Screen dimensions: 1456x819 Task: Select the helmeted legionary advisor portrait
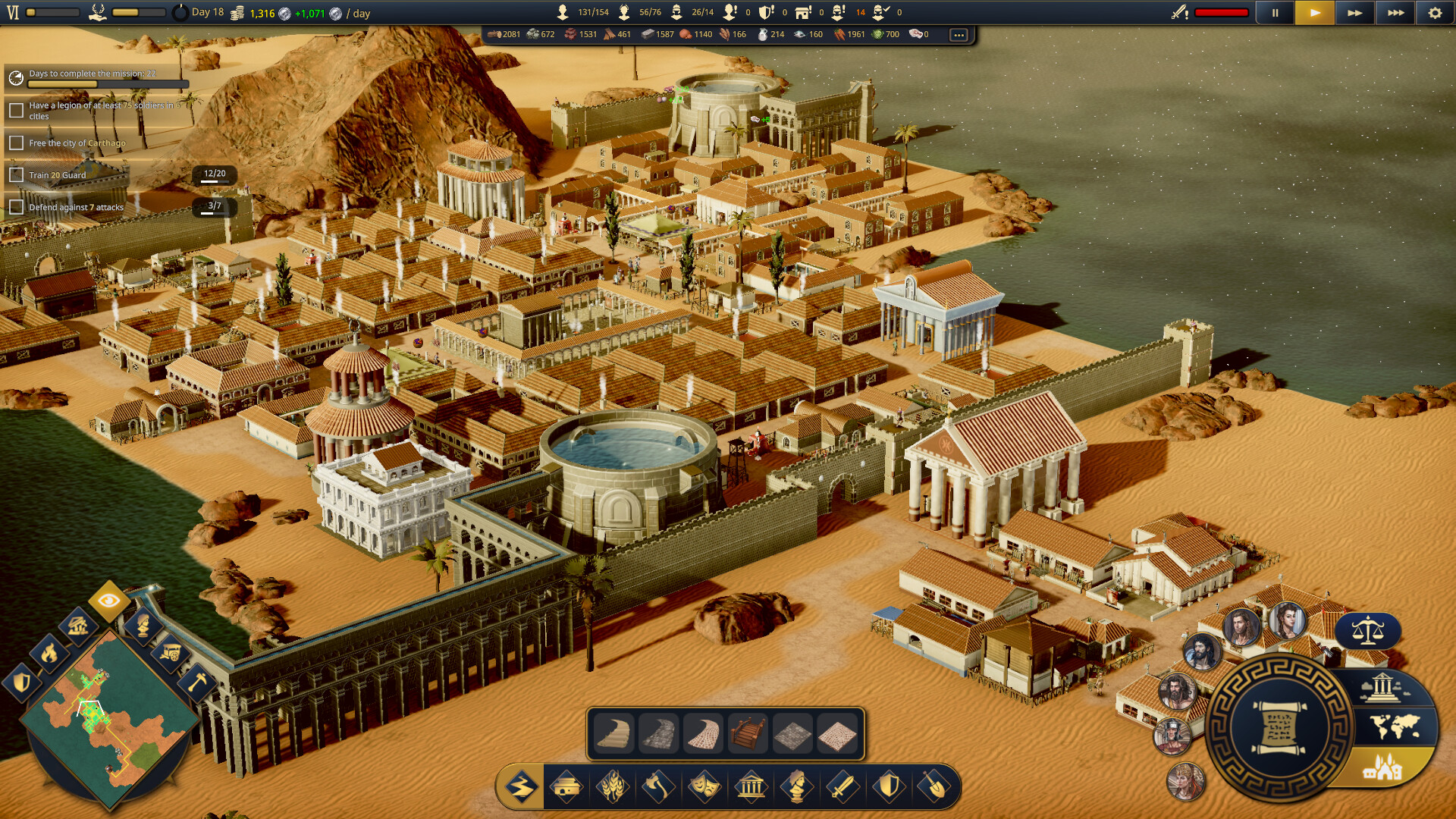click(x=1172, y=736)
